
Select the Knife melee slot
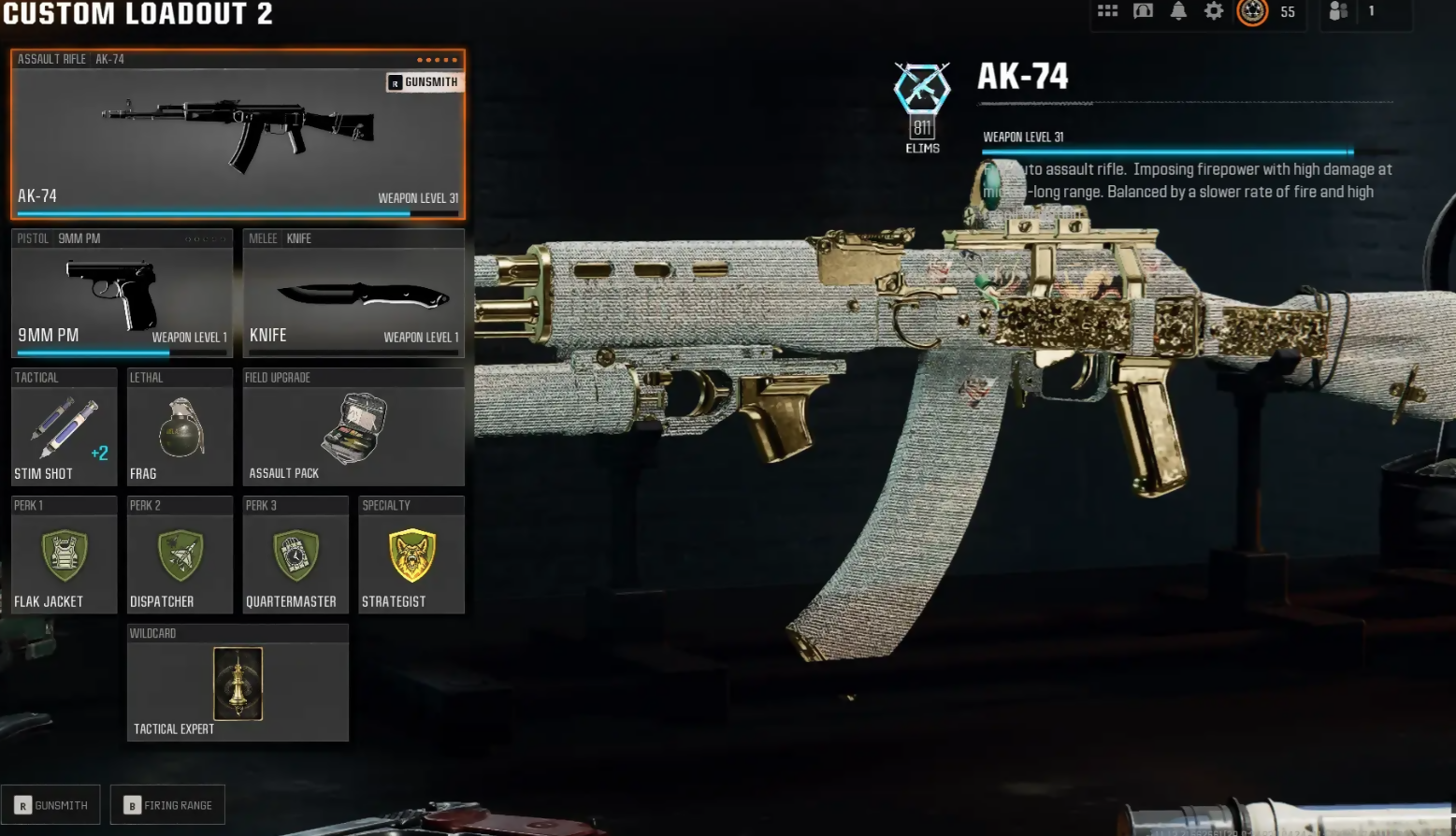(353, 294)
